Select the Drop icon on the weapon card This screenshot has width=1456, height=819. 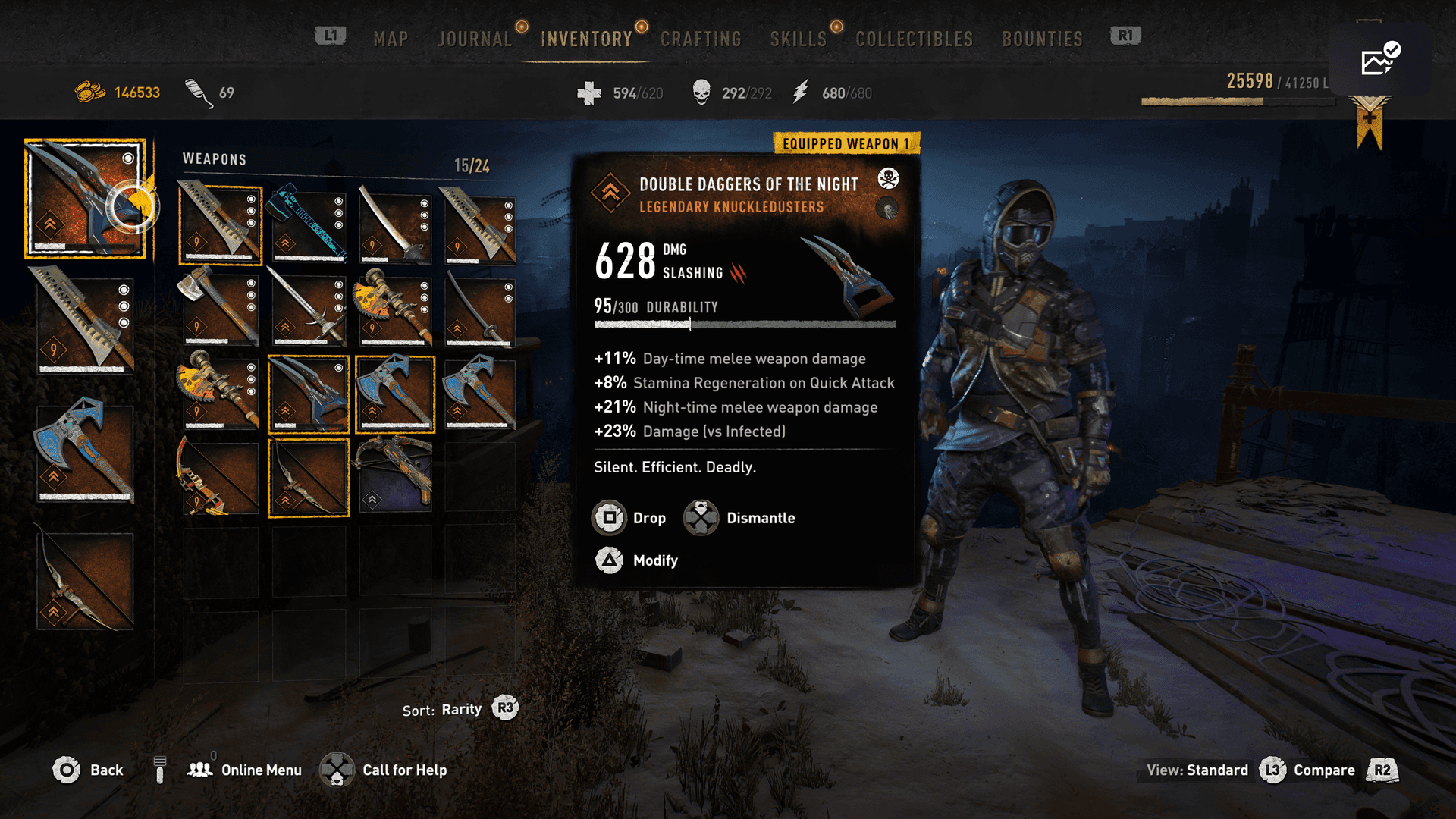pos(609,518)
